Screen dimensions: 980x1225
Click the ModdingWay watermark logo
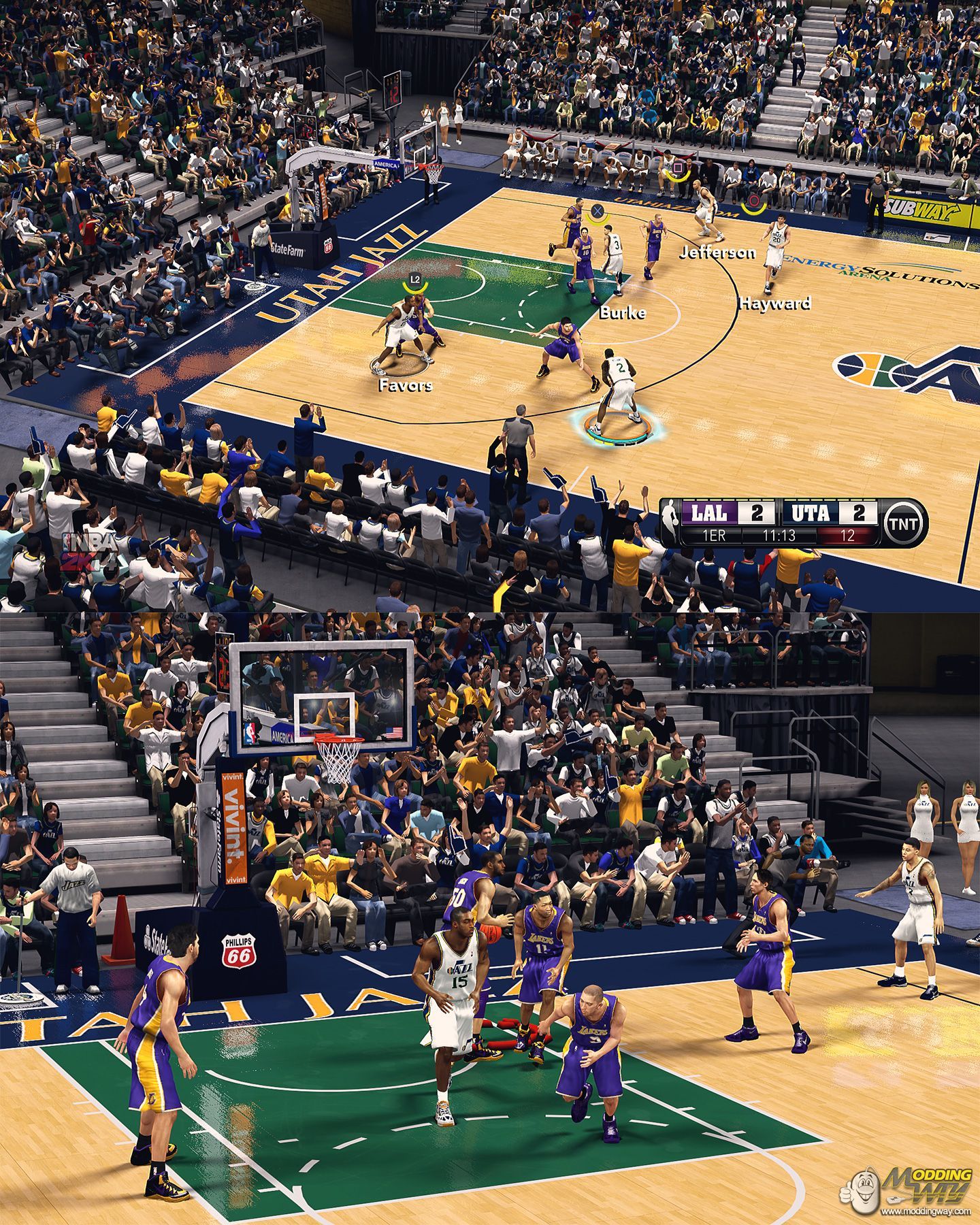tap(912, 1190)
